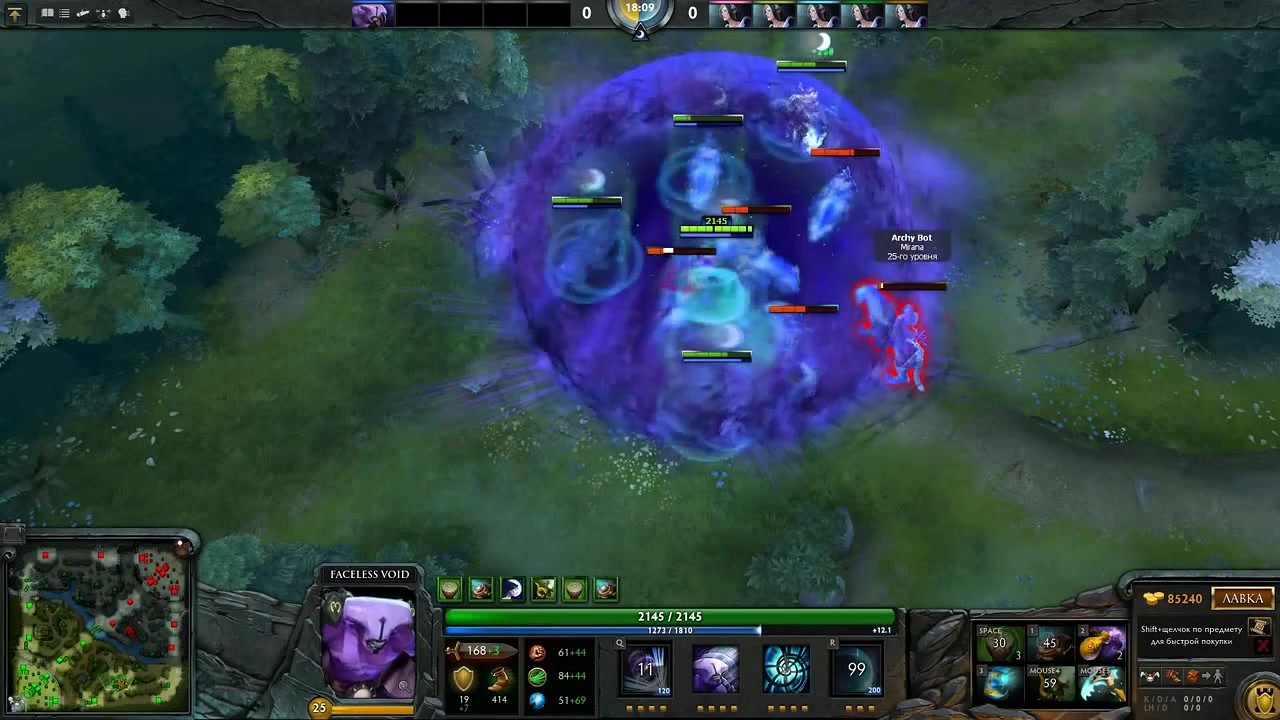The width and height of the screenshot is (1280, 720).
Task: Use the gold sack item with purple glow
Action: [1101, 644]
